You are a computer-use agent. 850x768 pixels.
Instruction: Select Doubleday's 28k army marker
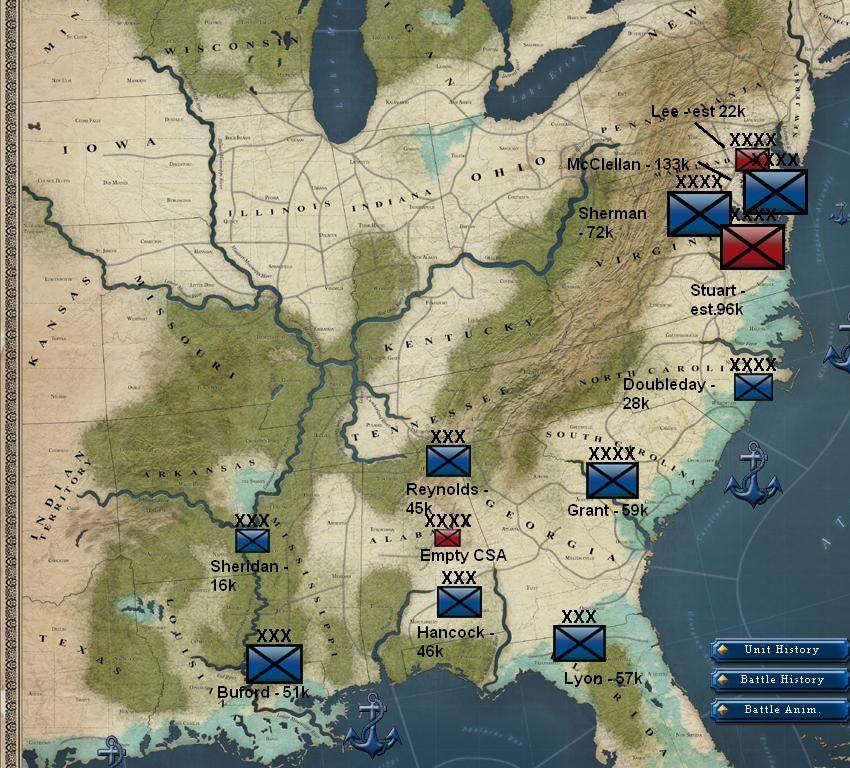753,387
